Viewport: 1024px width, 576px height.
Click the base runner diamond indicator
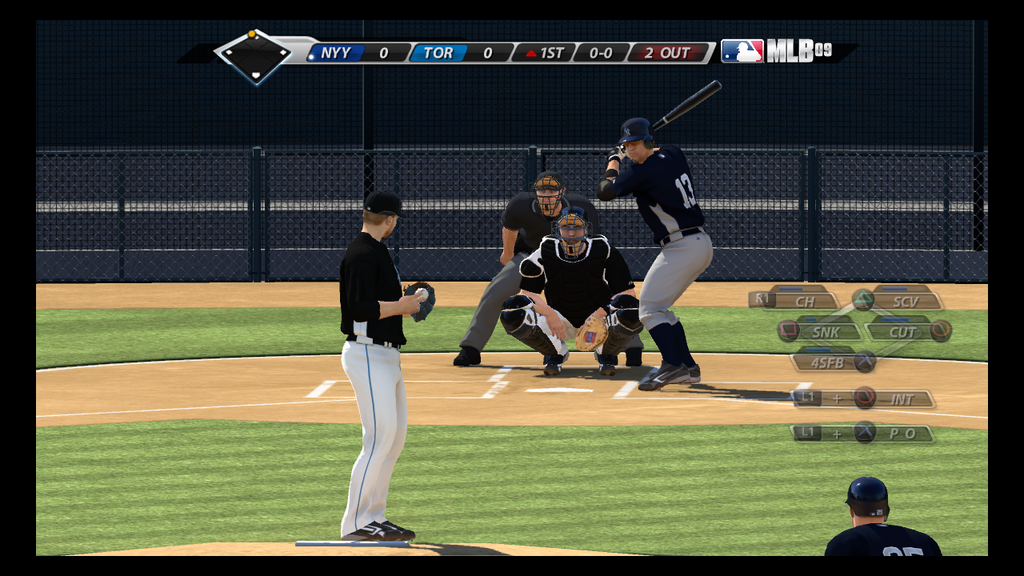pos(254,56)
